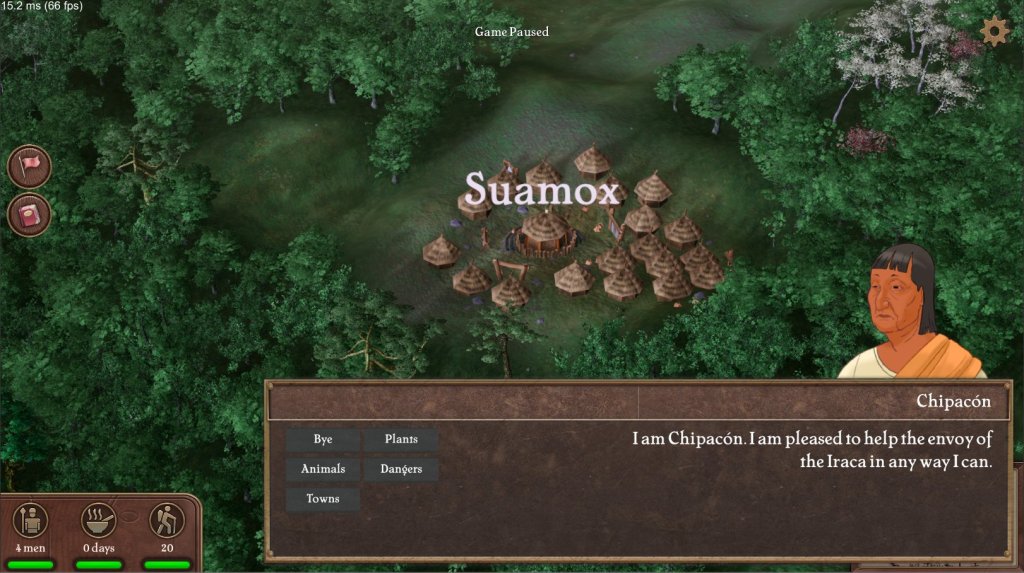
Task: Open the red journal book button
Action: 30,214
